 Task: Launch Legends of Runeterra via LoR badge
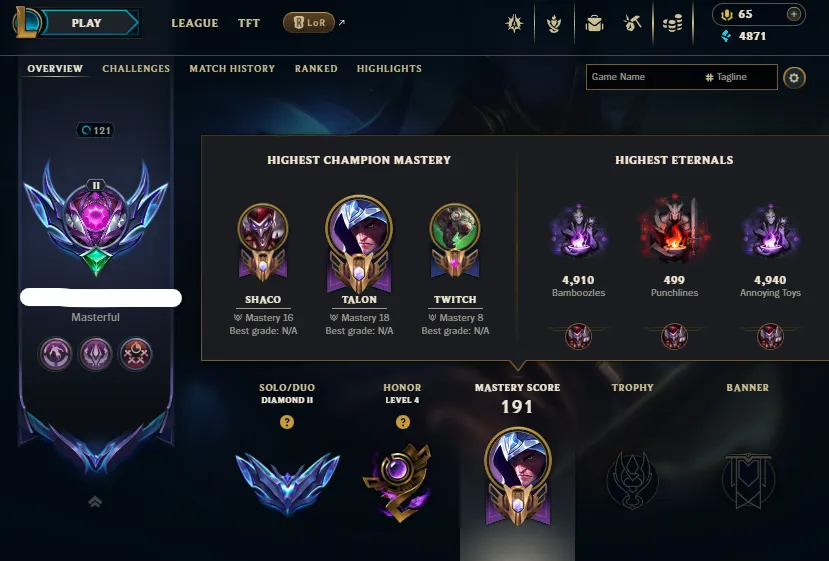(309, 22)
